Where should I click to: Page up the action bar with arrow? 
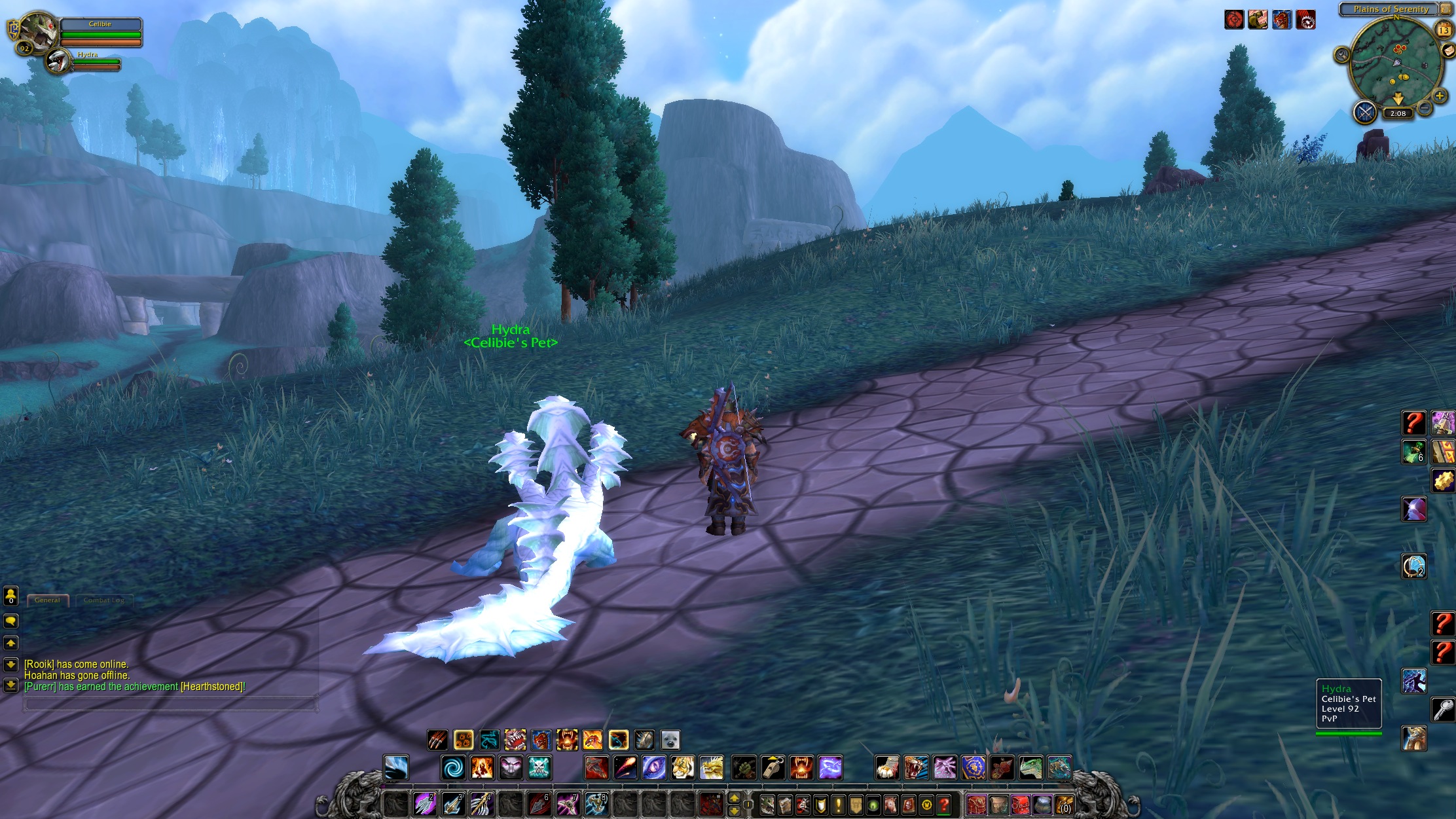(x=735, y=797)
